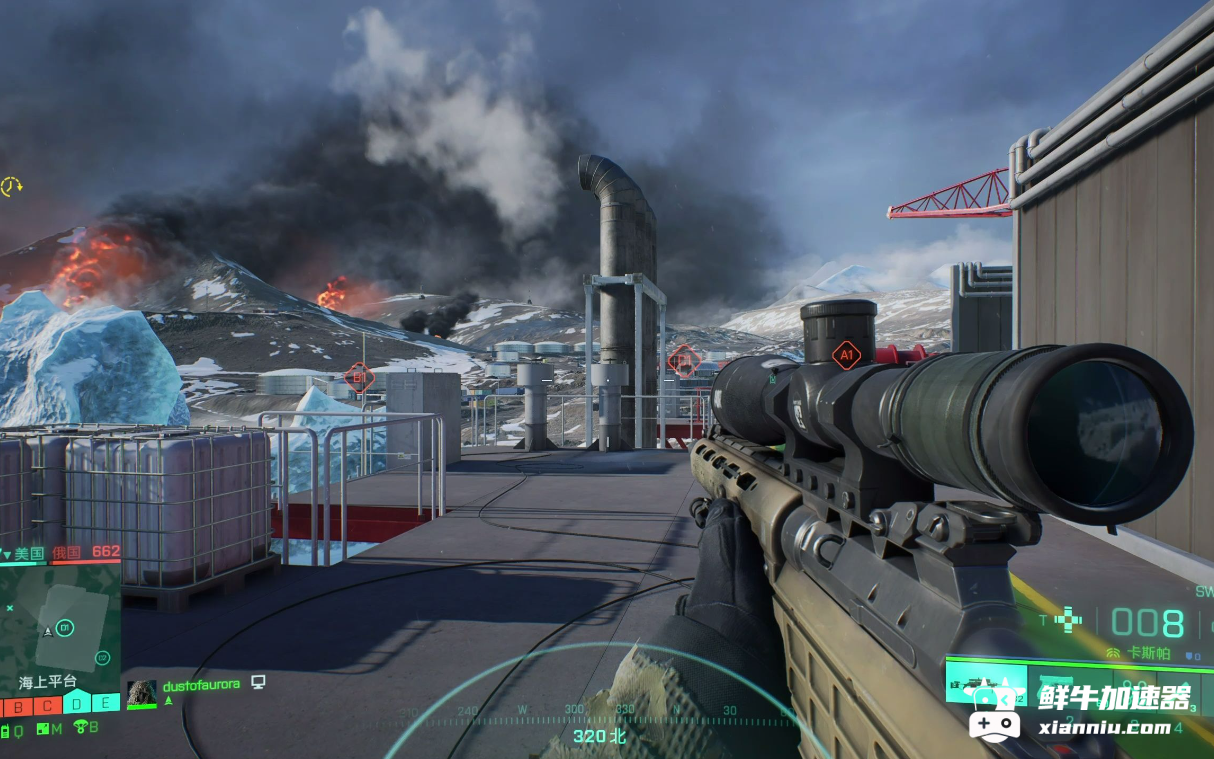The image size is (1214, 759).
Task: Select squadmate dustofaurora's portrait
Action: coord(141,693)
